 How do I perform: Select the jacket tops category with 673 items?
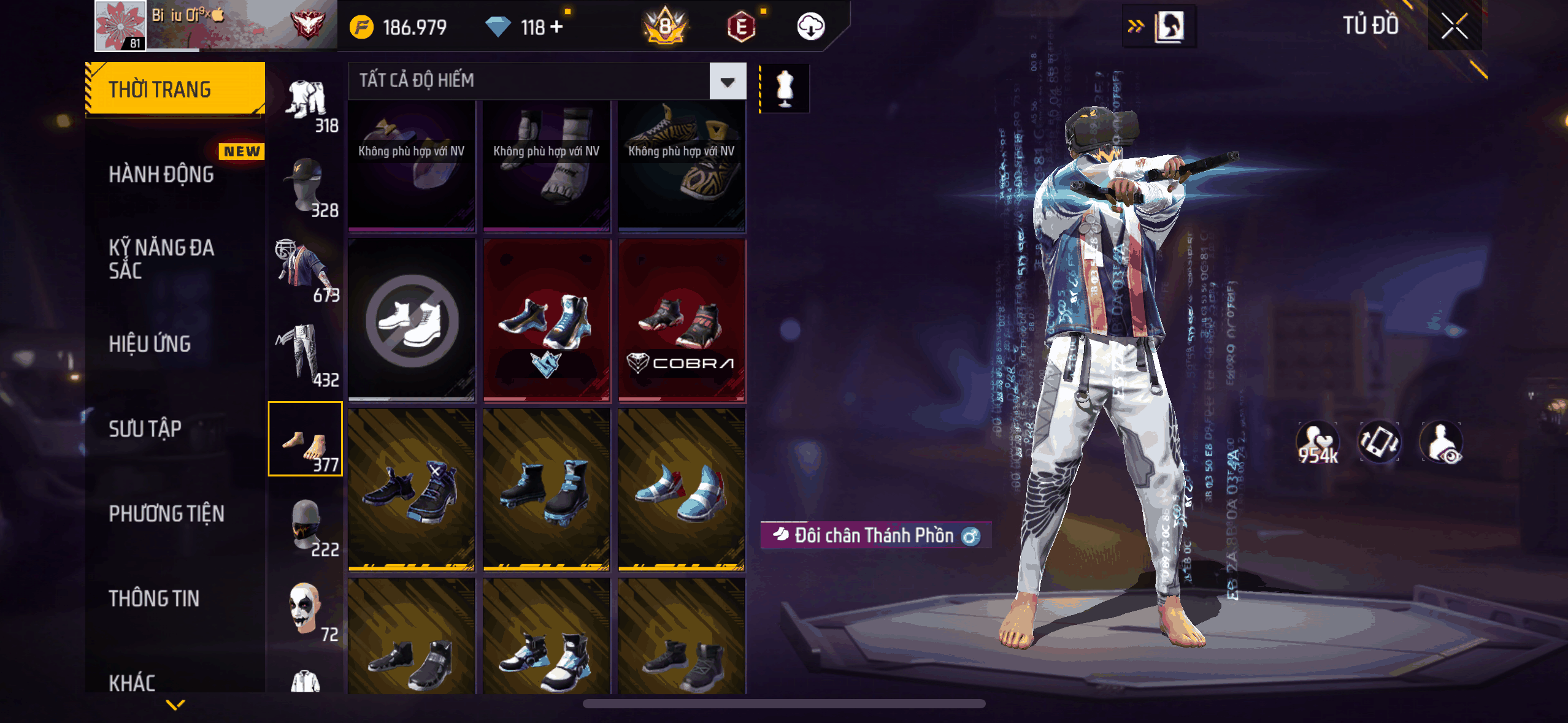click(x=306, y=271)
